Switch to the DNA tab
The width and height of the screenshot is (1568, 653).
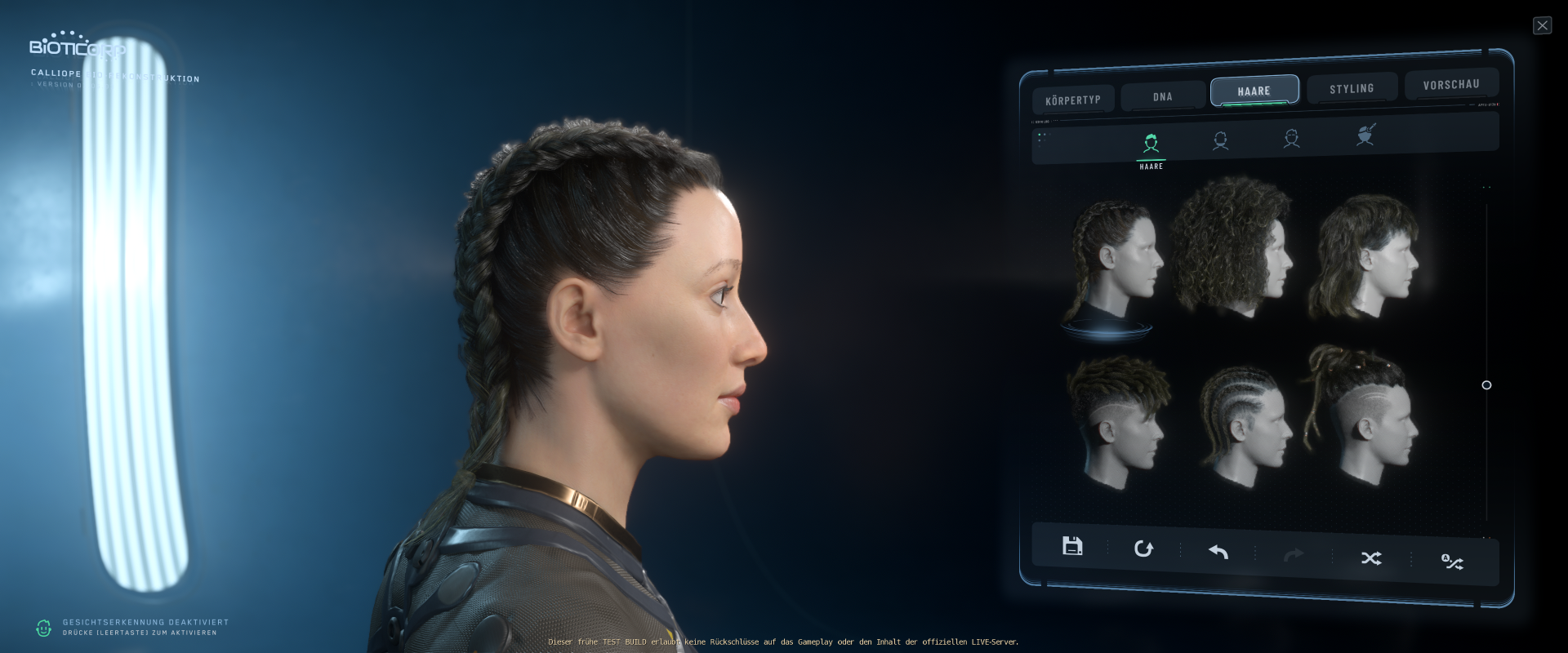coord(1161,96)
